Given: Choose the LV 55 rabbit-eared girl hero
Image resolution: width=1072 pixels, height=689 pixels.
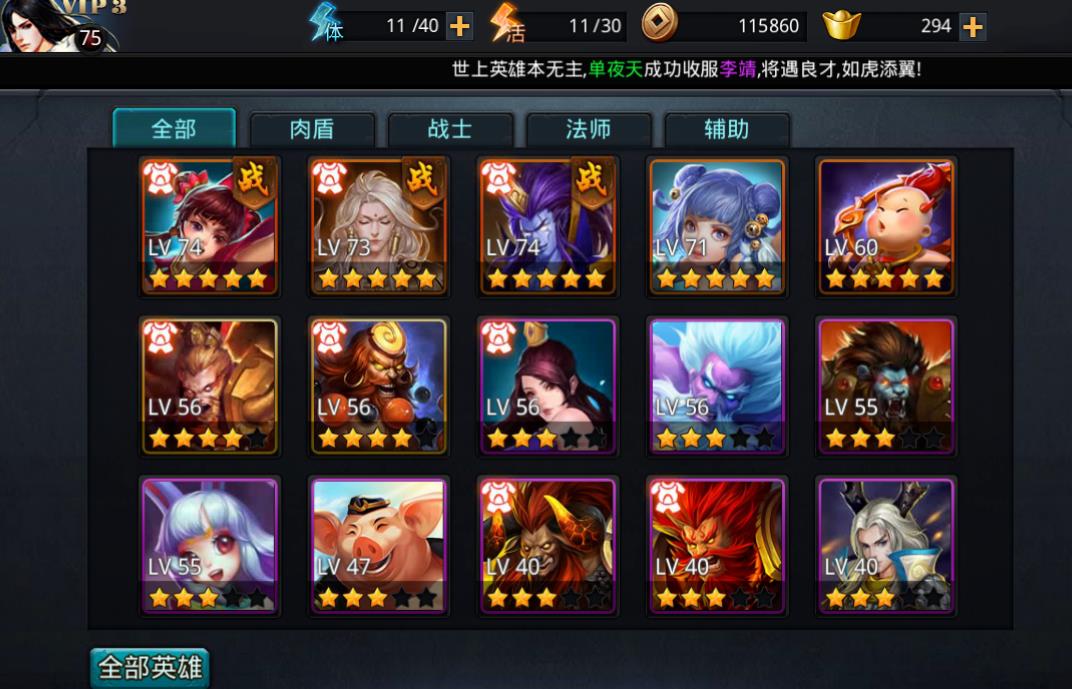Looking at the screenshot, I should (x=209, y=545).
